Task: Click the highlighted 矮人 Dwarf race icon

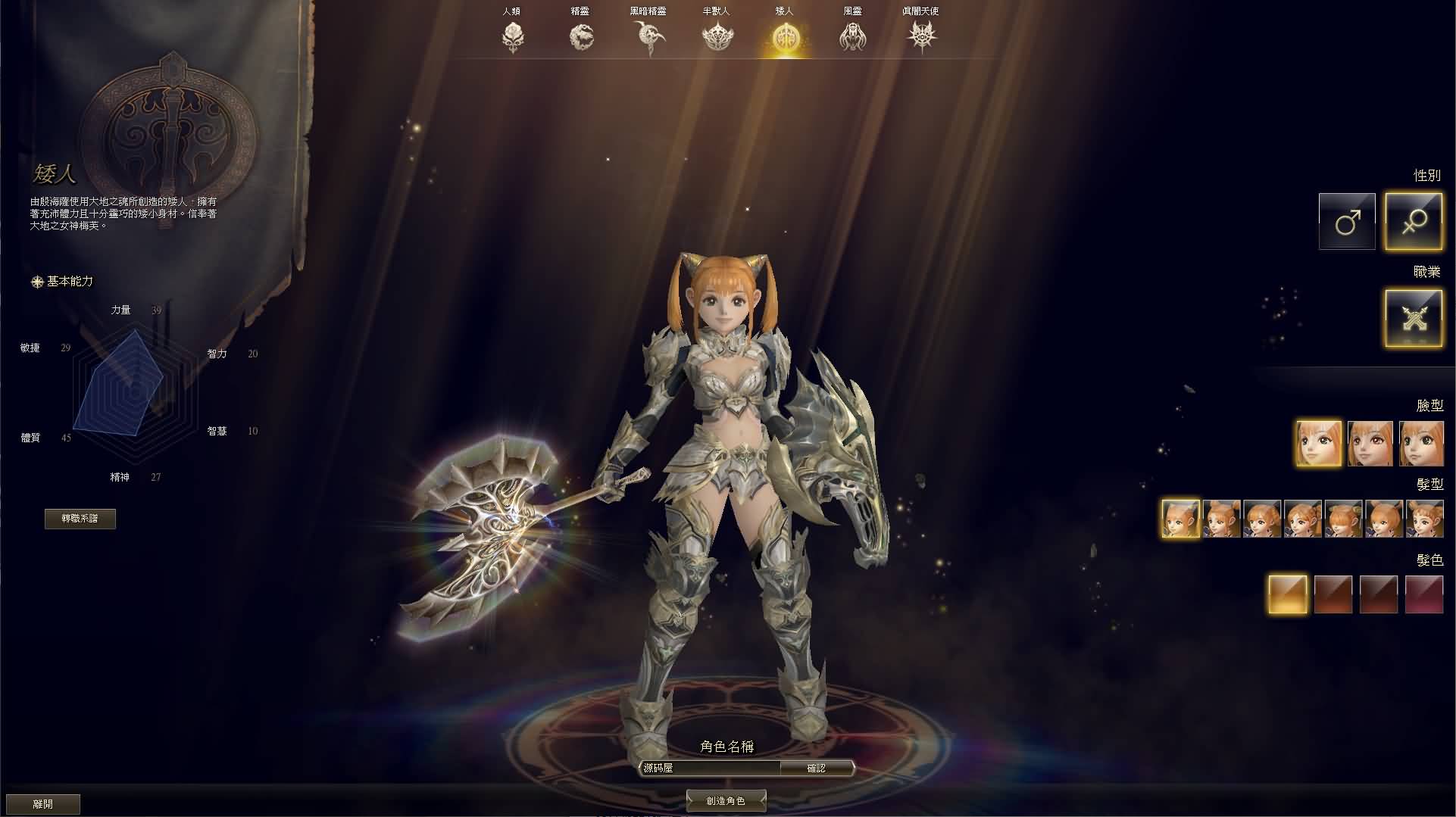Action: point(786,34)
